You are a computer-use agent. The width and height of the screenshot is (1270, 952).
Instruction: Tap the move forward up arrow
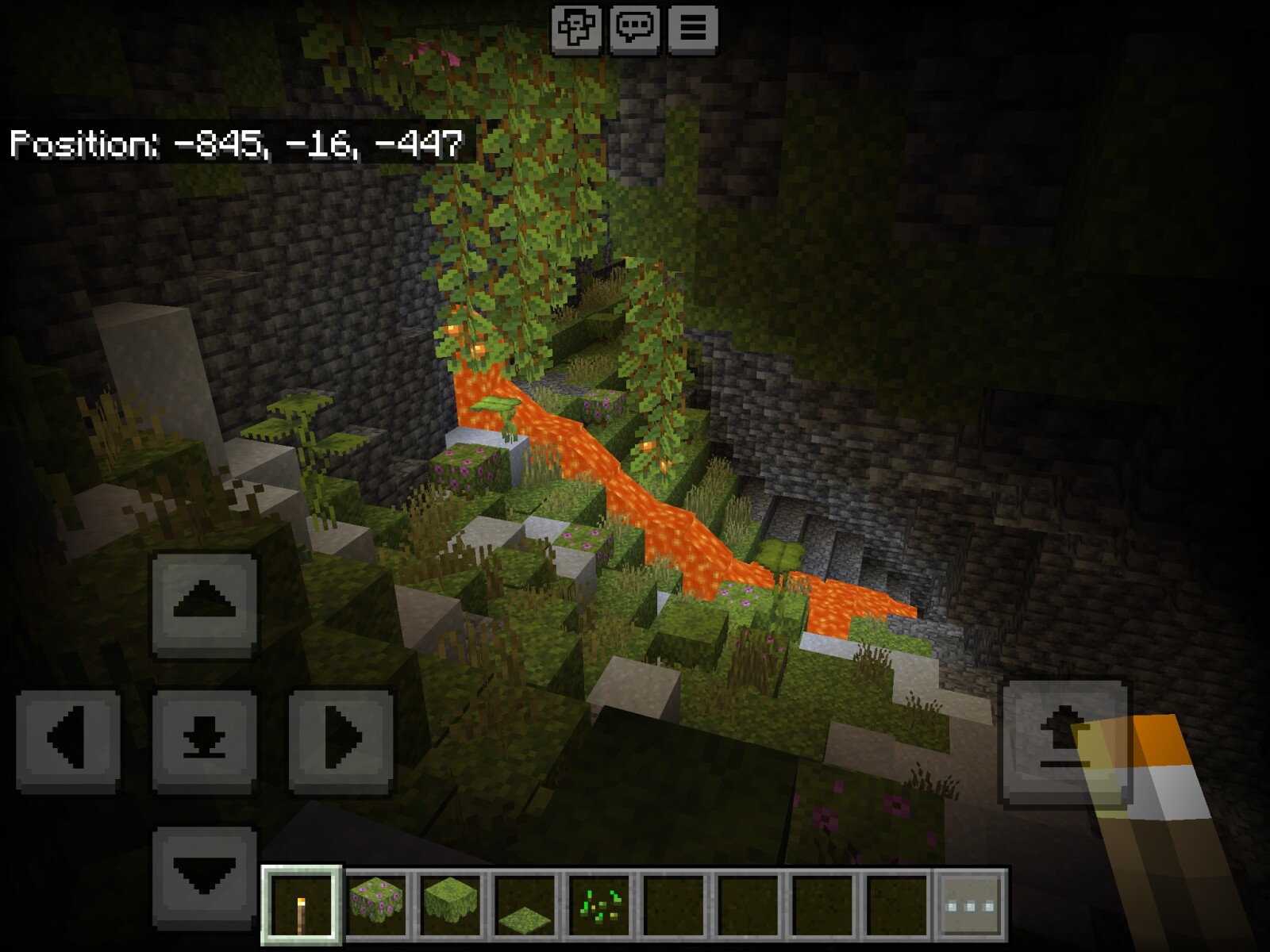(204, 603)
